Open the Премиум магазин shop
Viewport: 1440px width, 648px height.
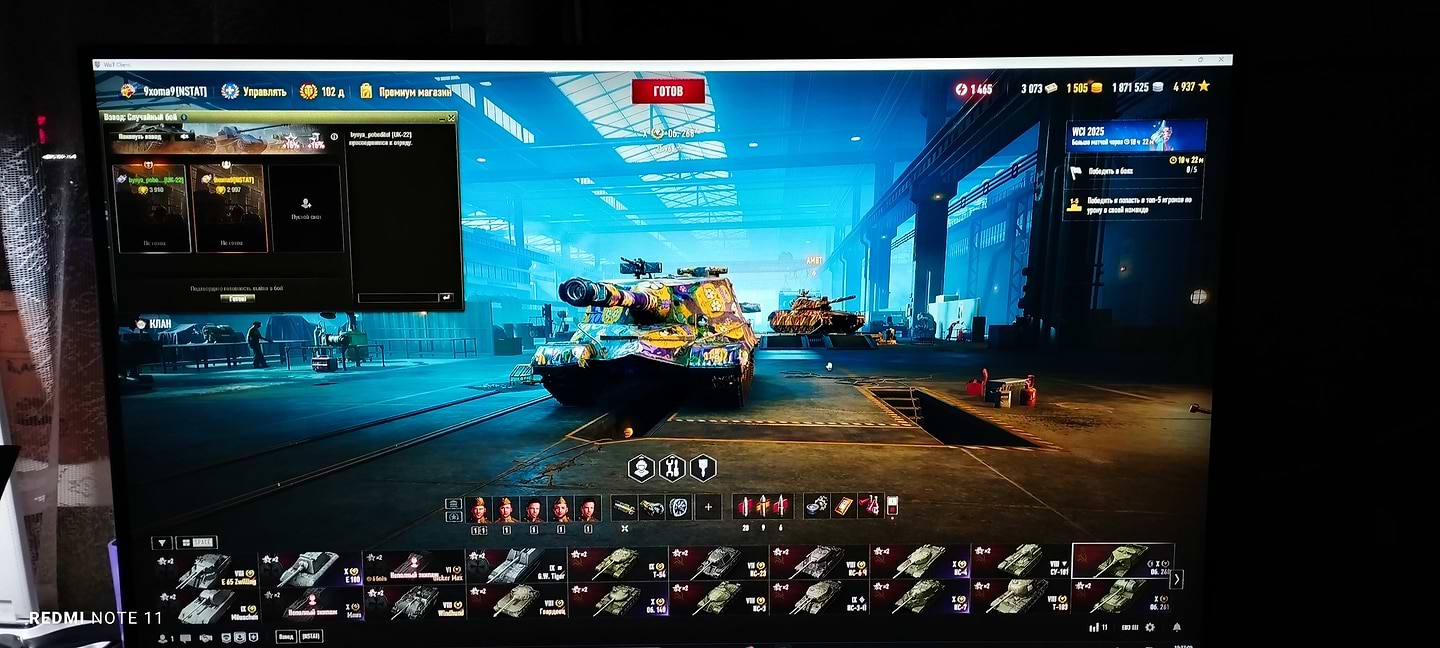404,91
